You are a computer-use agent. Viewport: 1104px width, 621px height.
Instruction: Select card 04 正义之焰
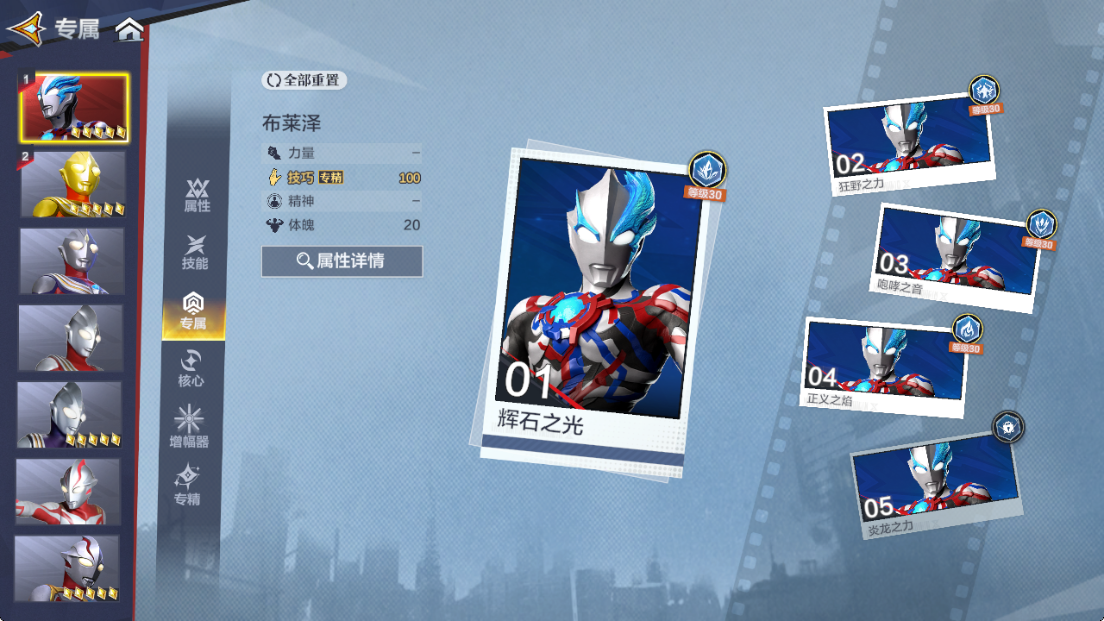tap(886, 366)
